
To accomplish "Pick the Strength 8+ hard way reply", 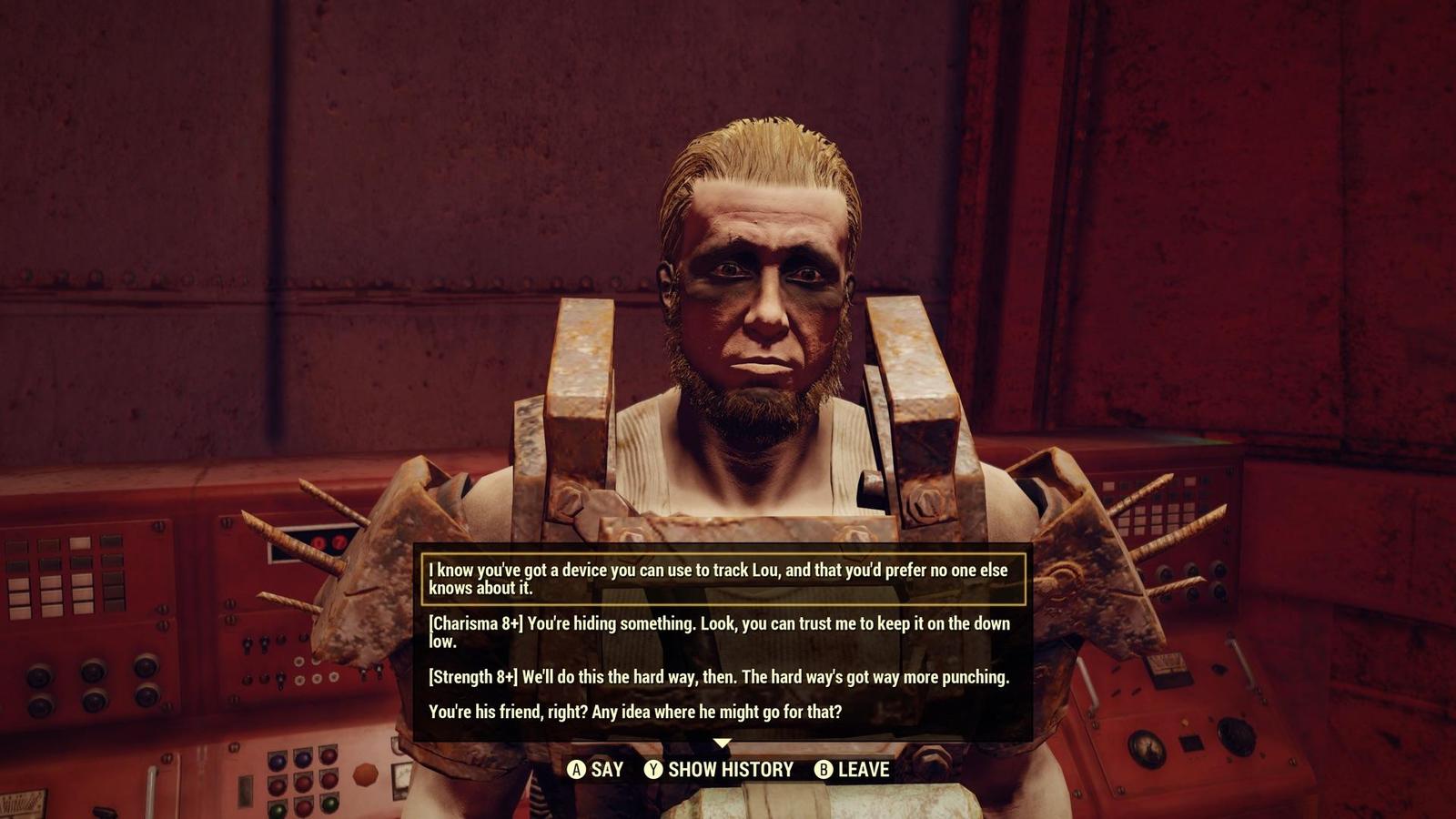I will coord(719,677).
